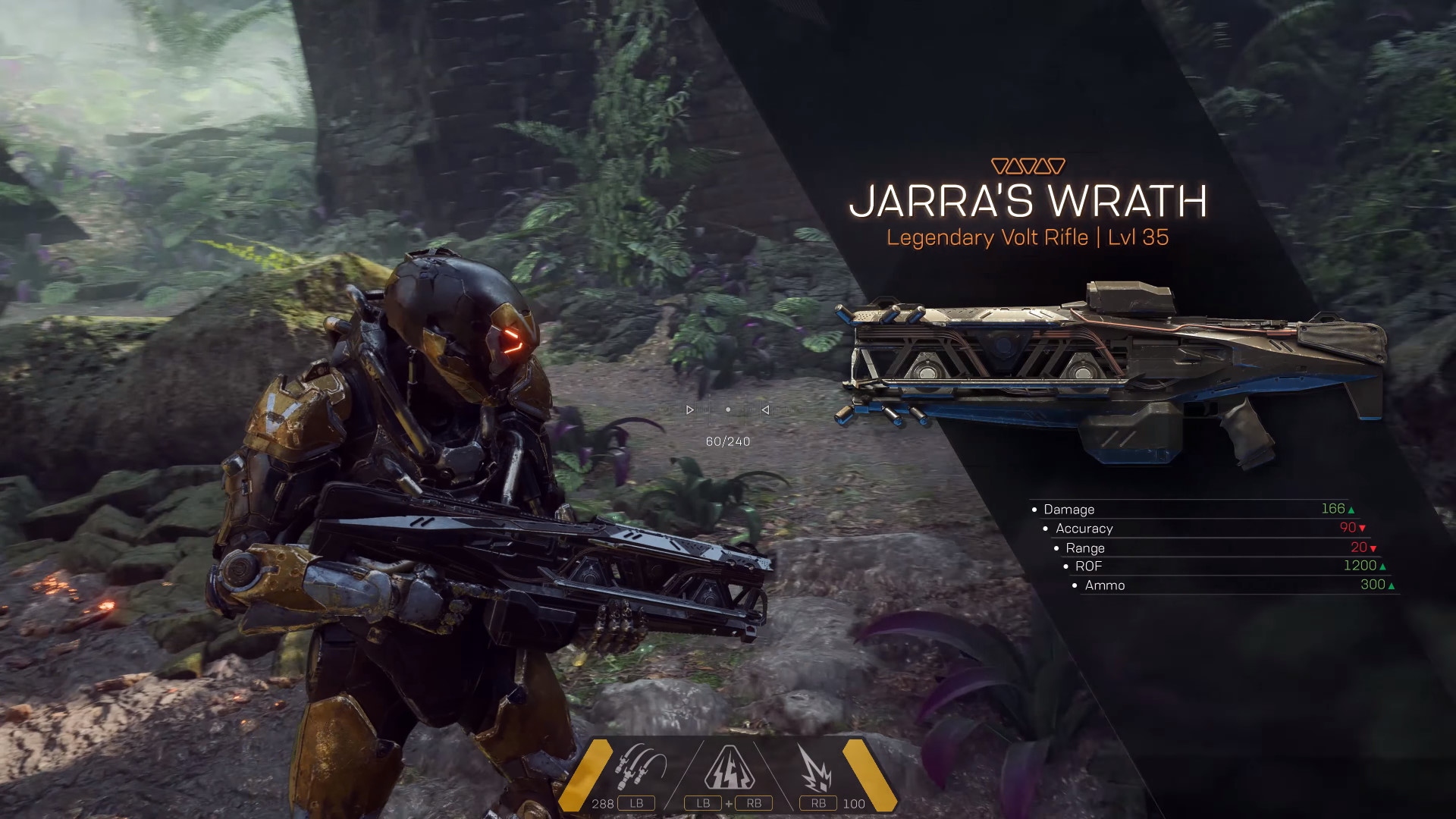Select the left crosshair arrow marker
Screen dimensions: 1456x819
click(x=690, y=409)
